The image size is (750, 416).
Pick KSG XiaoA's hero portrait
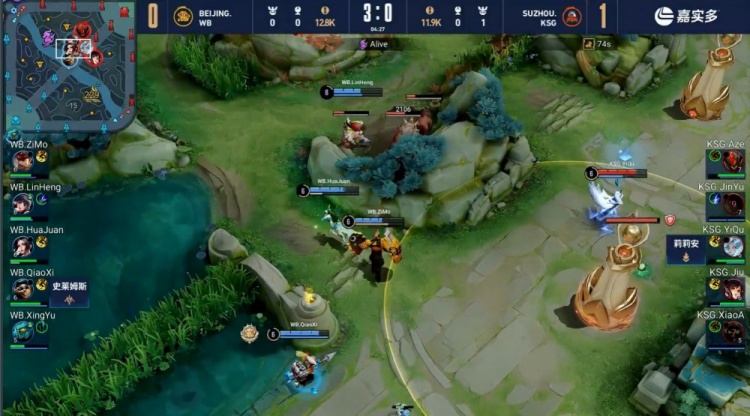727,332
